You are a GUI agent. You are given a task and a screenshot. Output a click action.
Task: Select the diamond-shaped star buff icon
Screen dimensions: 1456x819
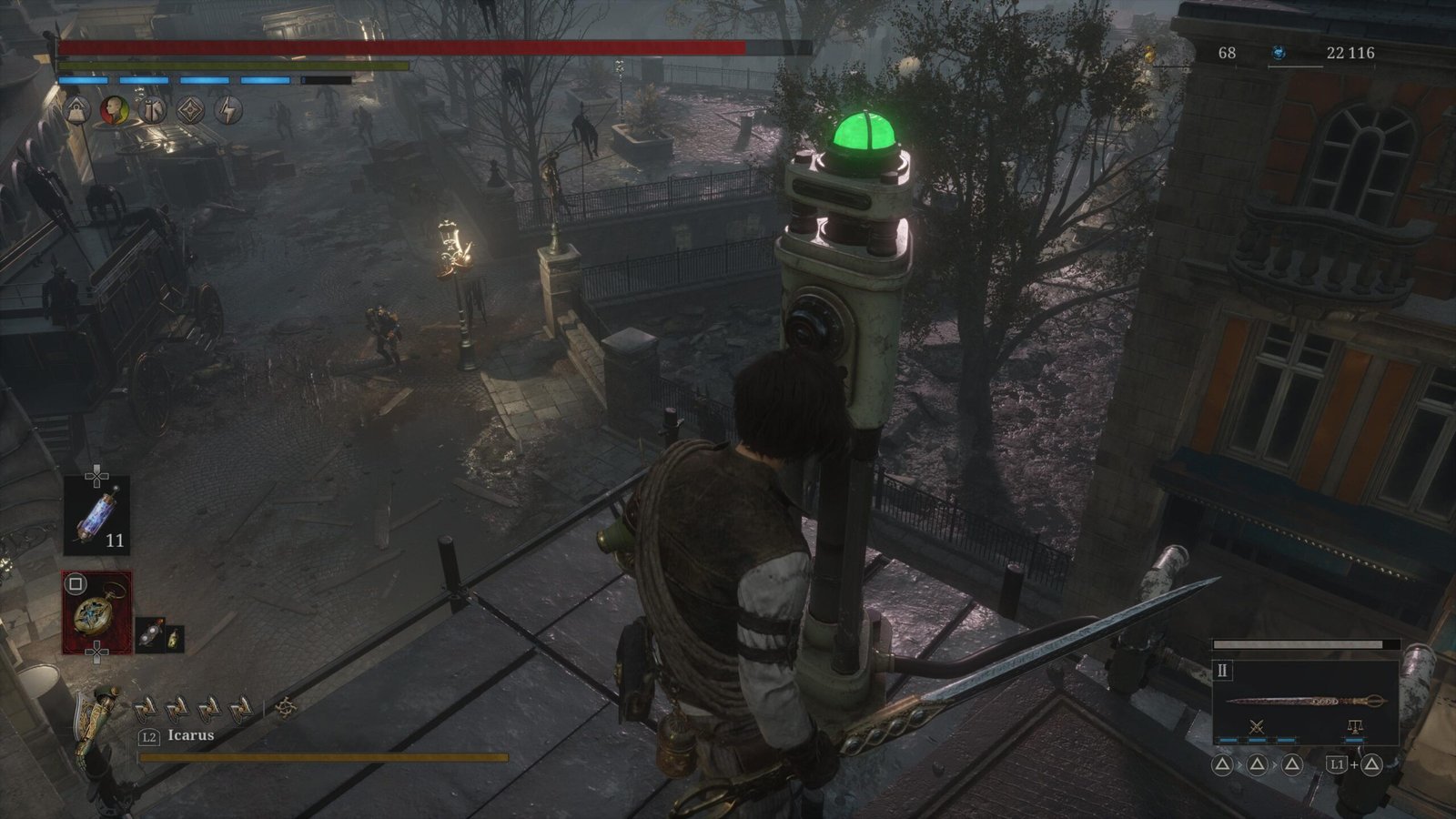(x=190, y=111)
